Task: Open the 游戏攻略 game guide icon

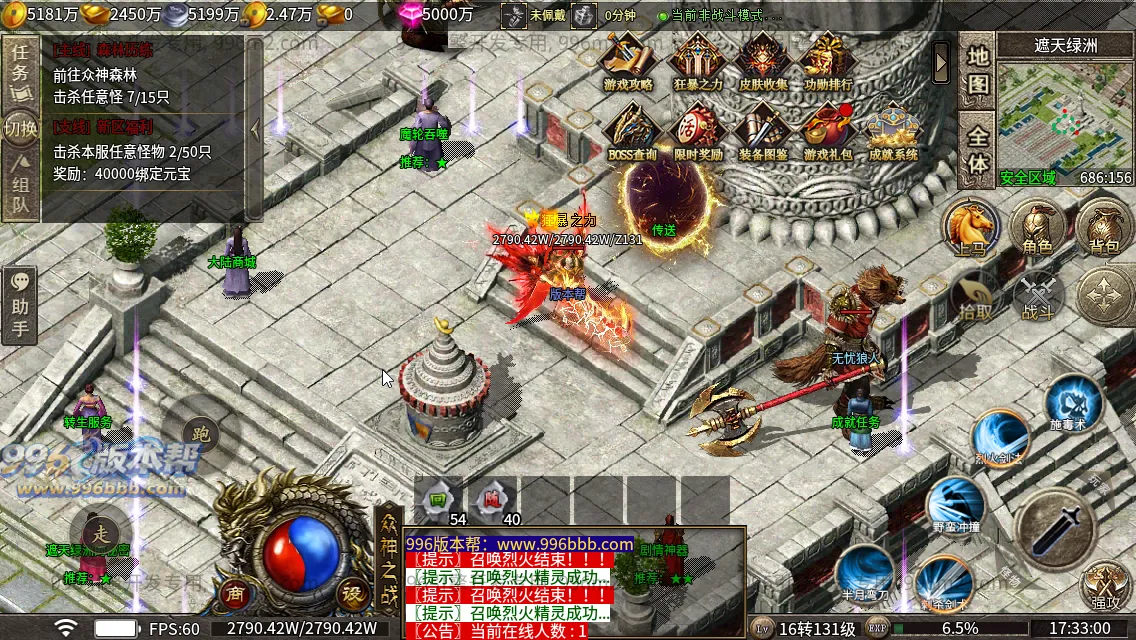Action: pos(628,61)
